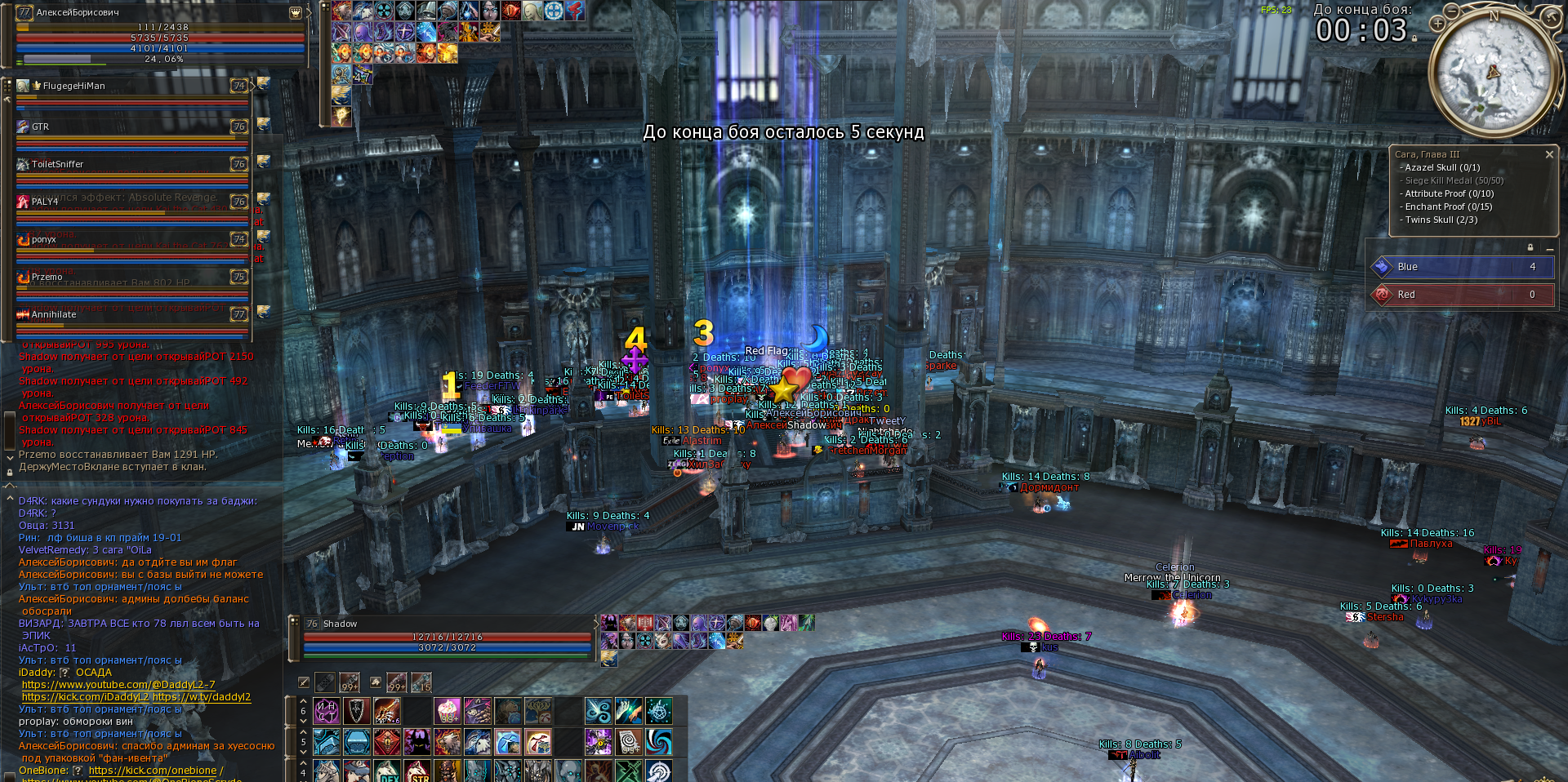Image resolution: width=1568 pixels, height=782 pixels.
Task: Activate the PvP +6 weapon slot
Action: click(386, 711)
